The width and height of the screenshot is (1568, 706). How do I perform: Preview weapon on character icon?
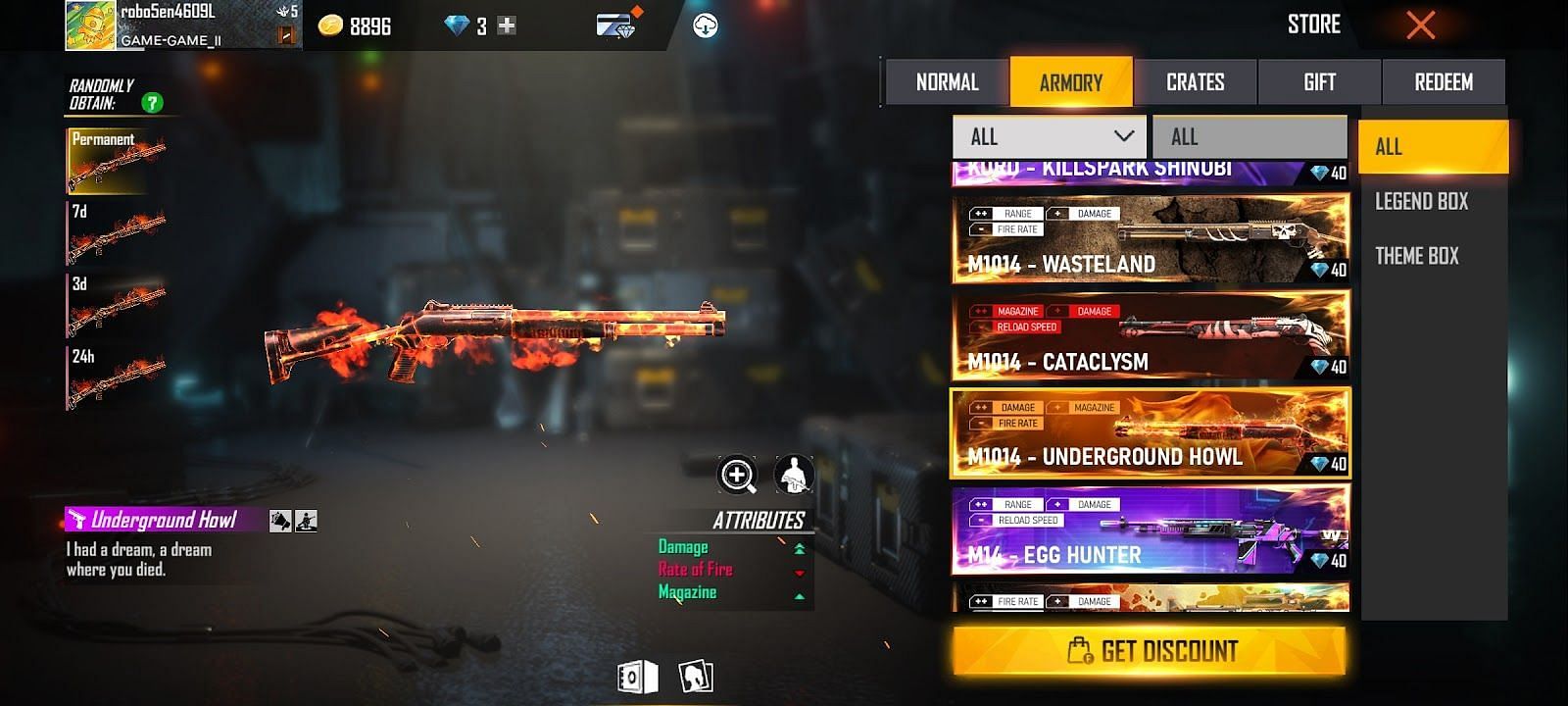pos(794,476)
